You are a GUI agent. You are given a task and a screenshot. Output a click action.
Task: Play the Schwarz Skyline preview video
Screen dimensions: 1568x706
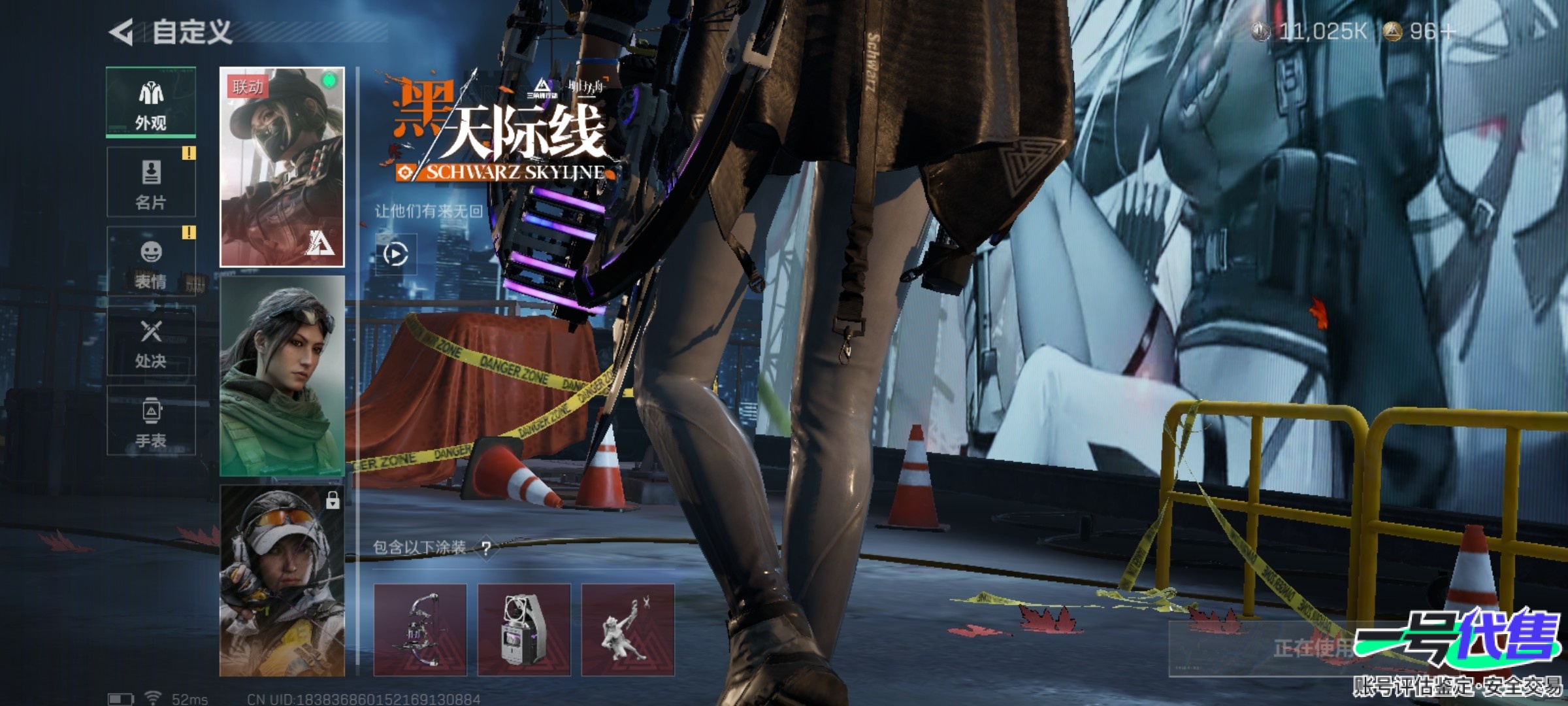coord(396,254)
